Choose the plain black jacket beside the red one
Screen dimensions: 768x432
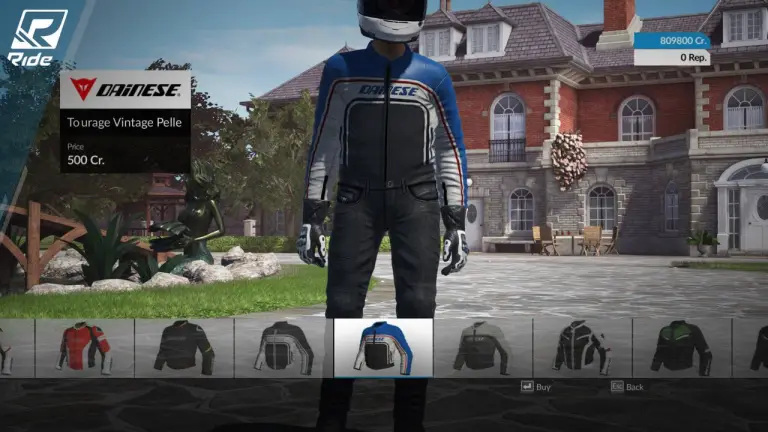point(184,348)
